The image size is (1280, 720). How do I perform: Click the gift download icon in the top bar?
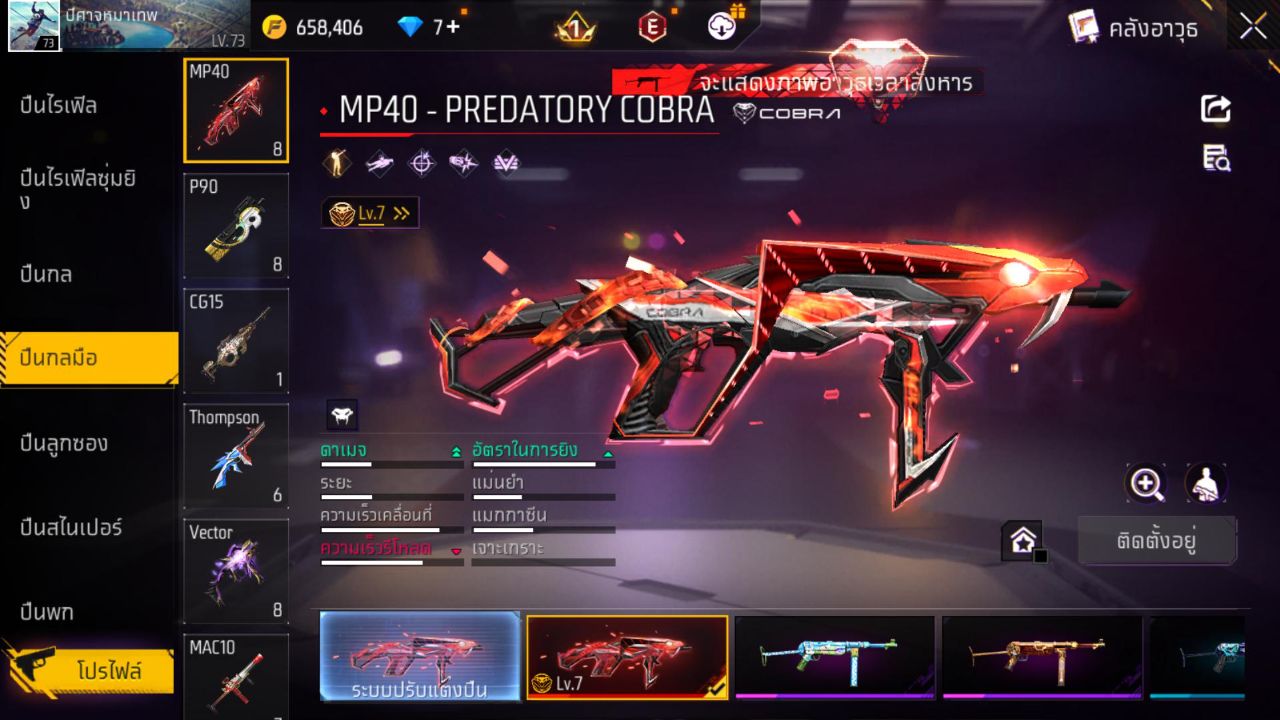point(722,27)
